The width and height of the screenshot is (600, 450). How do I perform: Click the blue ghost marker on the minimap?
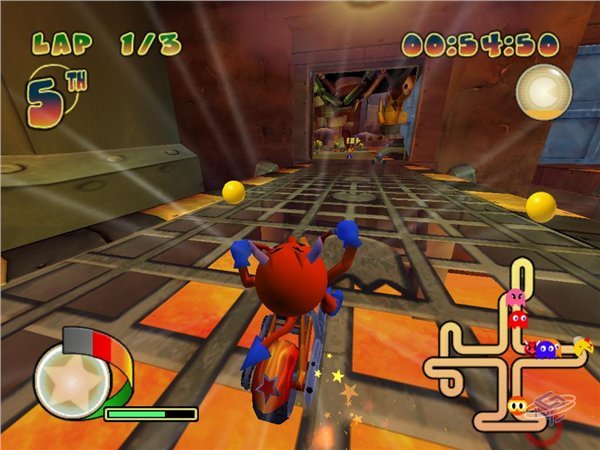click(x=546, y=349)
